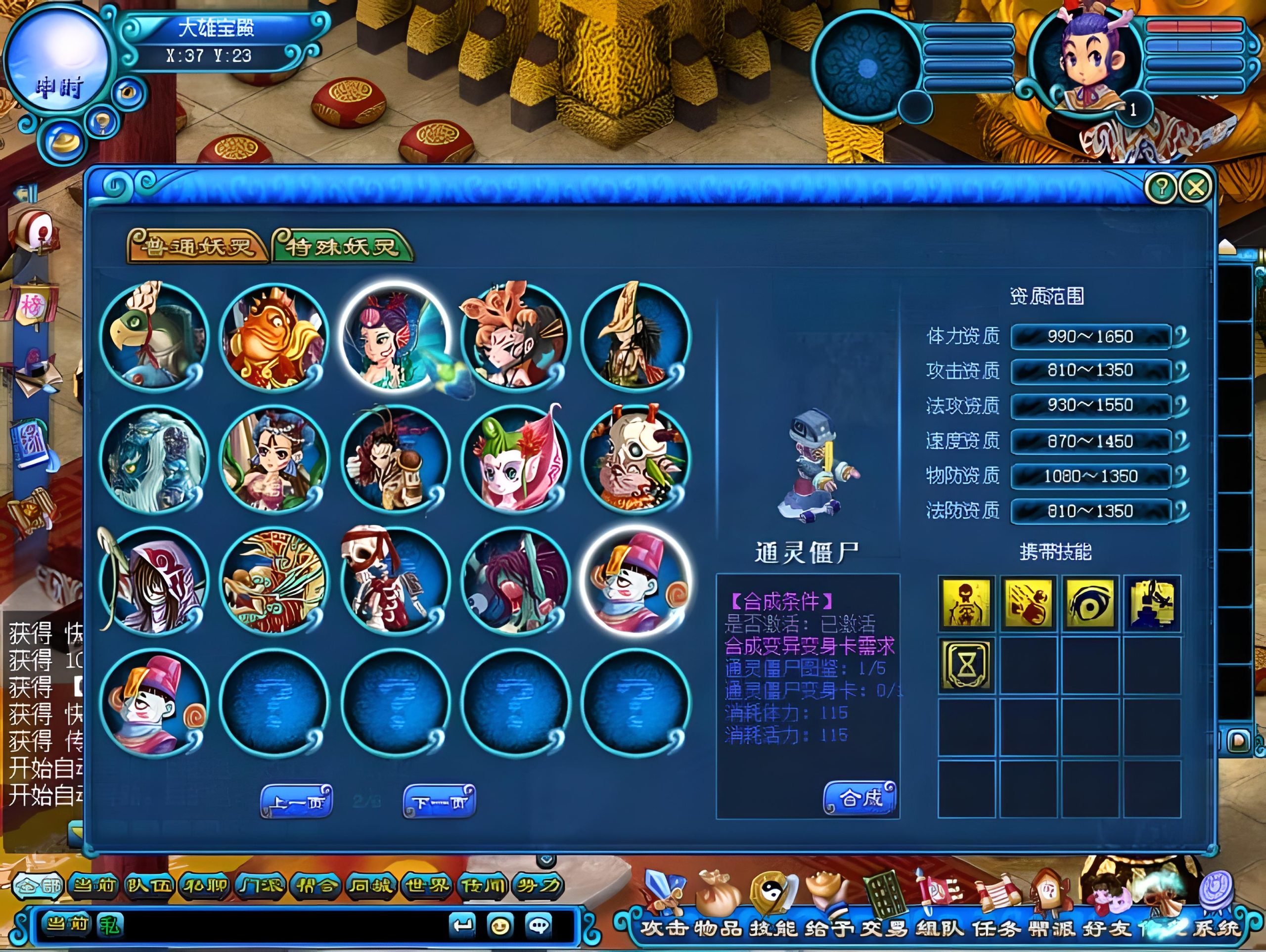Click the hourglass skill icon
The width and height of the screenshot is (1266, 952).
[x=966, y=665]
